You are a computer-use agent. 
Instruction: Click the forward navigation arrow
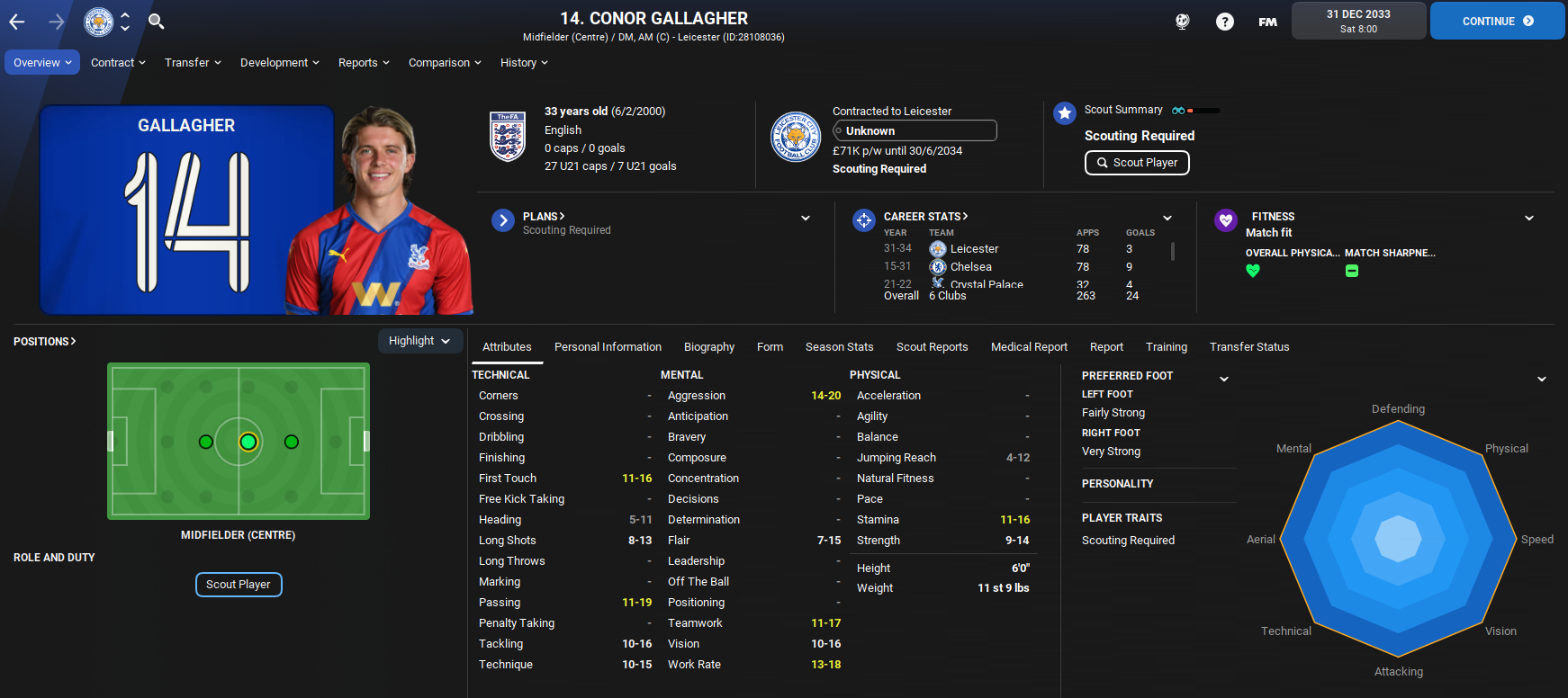pyautogui.click(x=56, y=21)
